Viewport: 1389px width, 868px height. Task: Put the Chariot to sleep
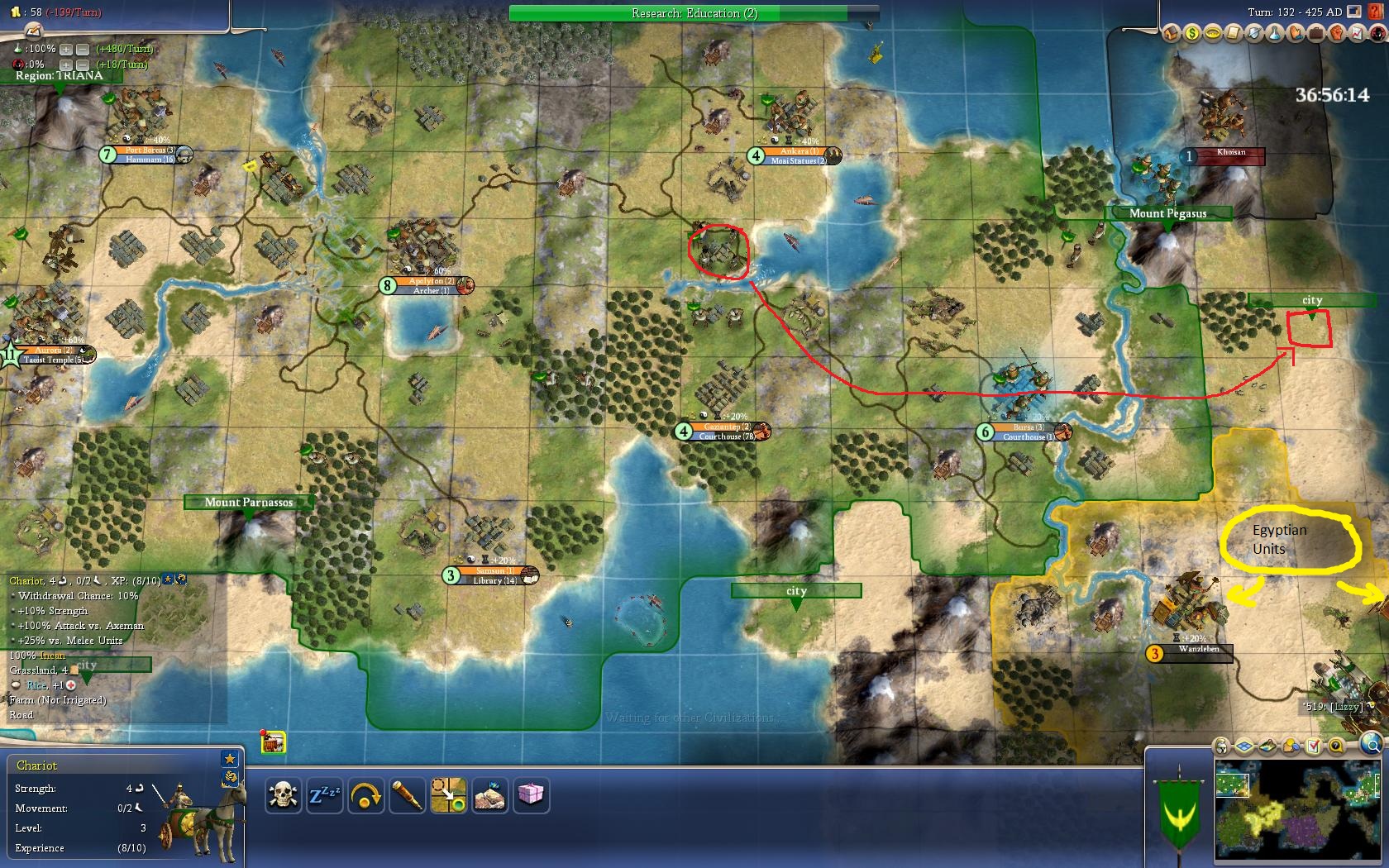point(324,795)
